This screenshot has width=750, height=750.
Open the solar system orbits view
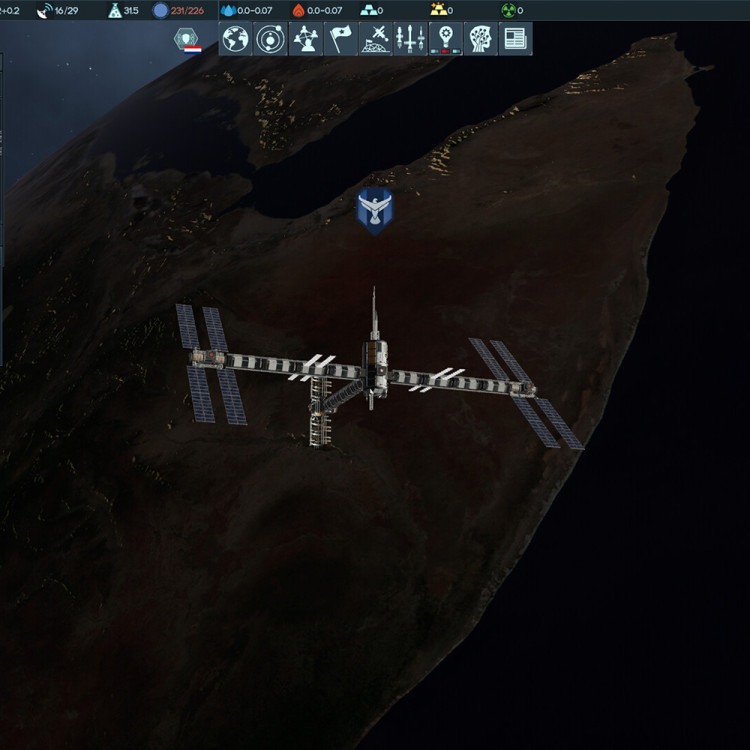pyautogui.click(x=270, y=39)
